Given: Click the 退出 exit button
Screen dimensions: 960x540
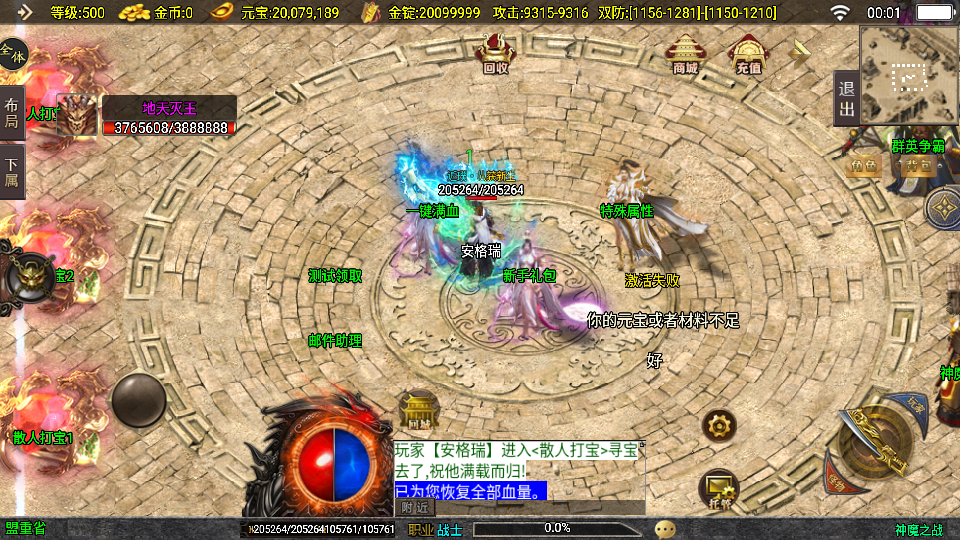Looking at the screenshot, I should (846, 99).
